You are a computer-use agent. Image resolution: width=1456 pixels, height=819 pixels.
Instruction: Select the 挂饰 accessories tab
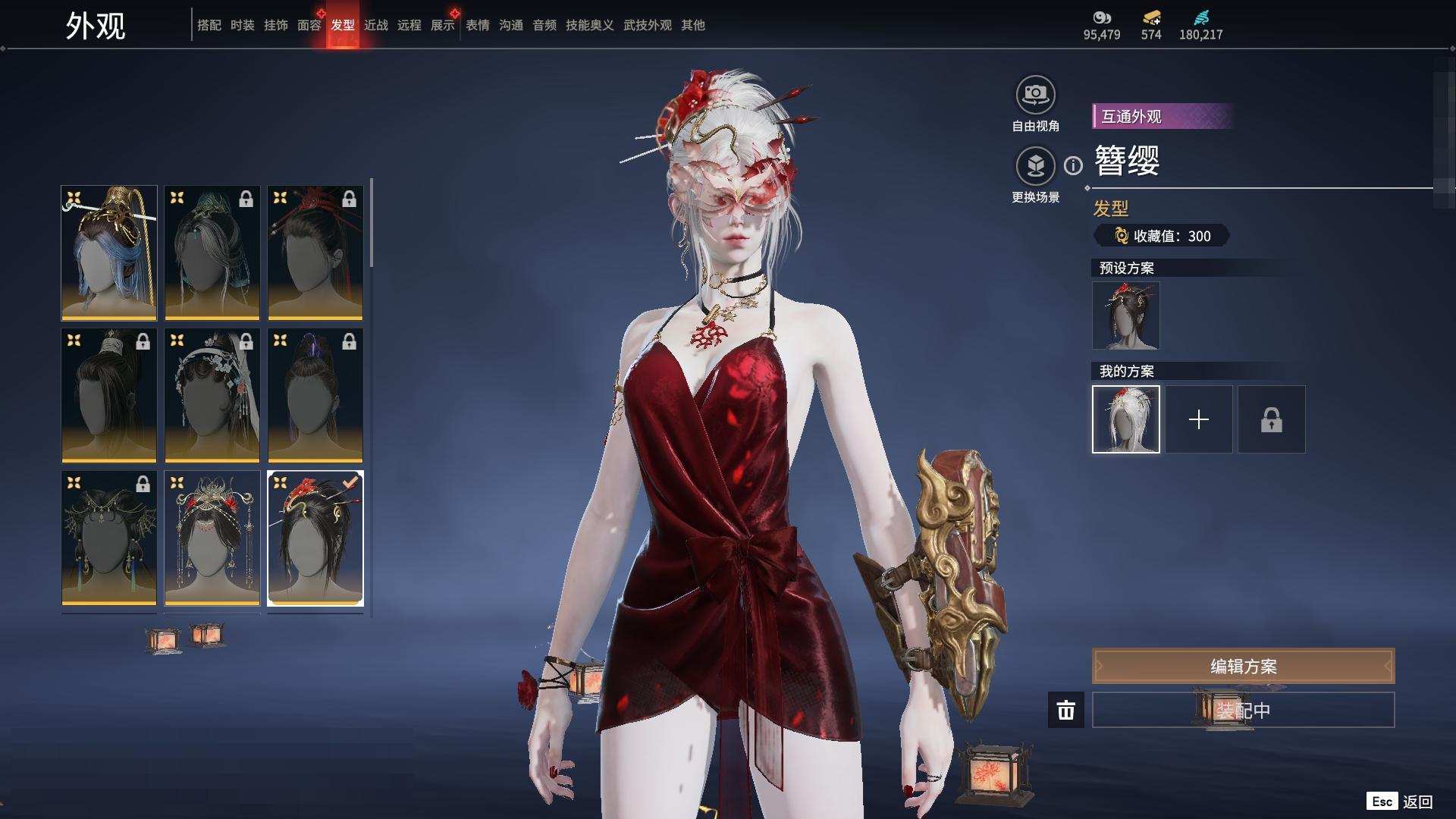click(275, 25)
